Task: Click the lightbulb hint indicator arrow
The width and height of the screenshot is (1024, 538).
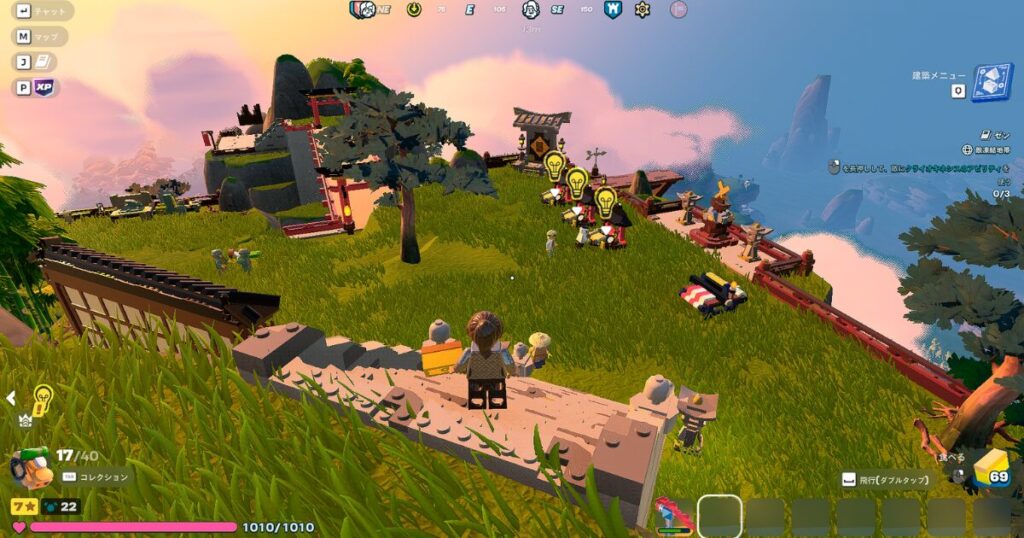Action: pos(11,398)
